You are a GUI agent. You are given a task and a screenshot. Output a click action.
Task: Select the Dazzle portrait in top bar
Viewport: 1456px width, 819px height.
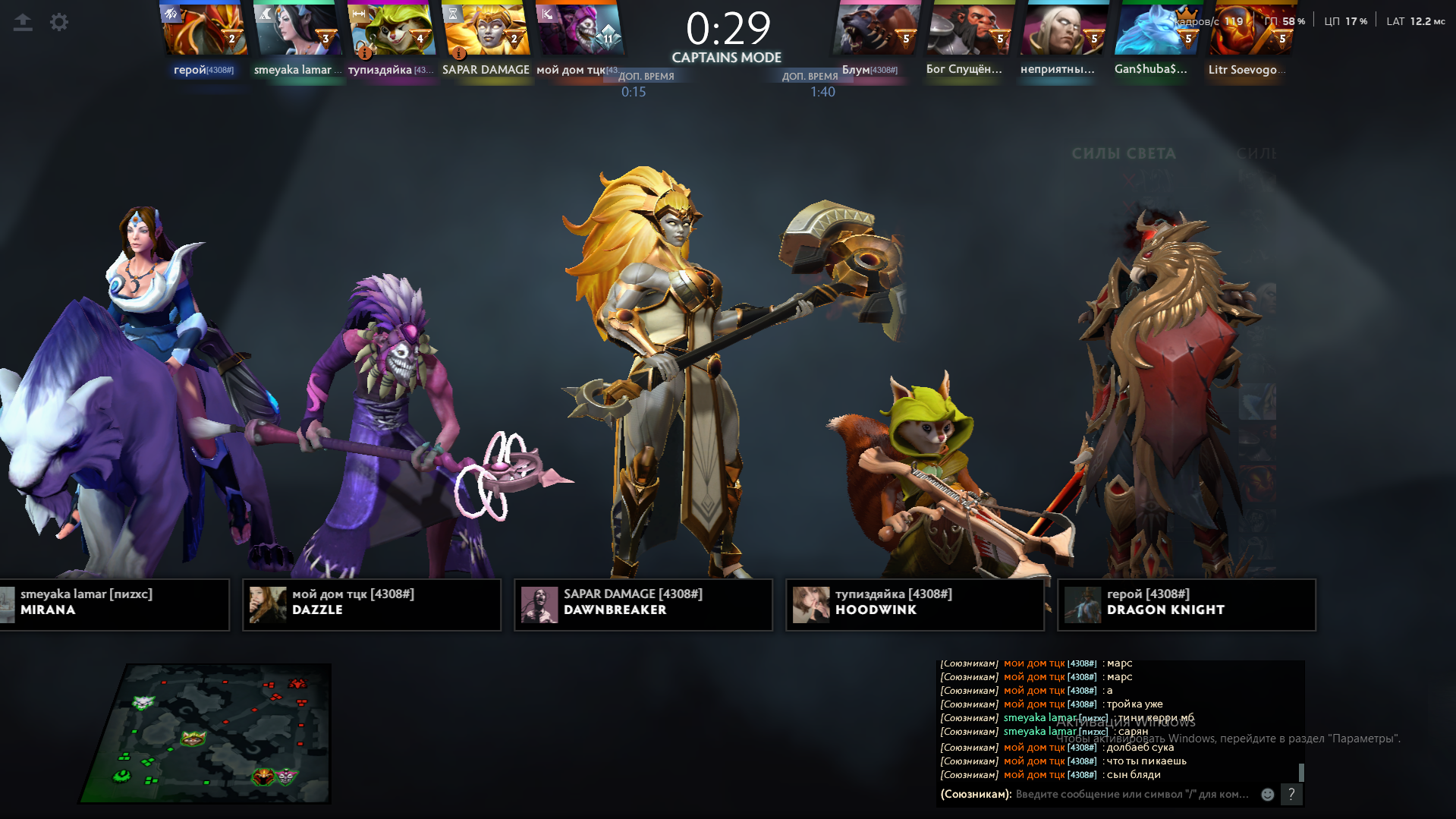point(580,30)
